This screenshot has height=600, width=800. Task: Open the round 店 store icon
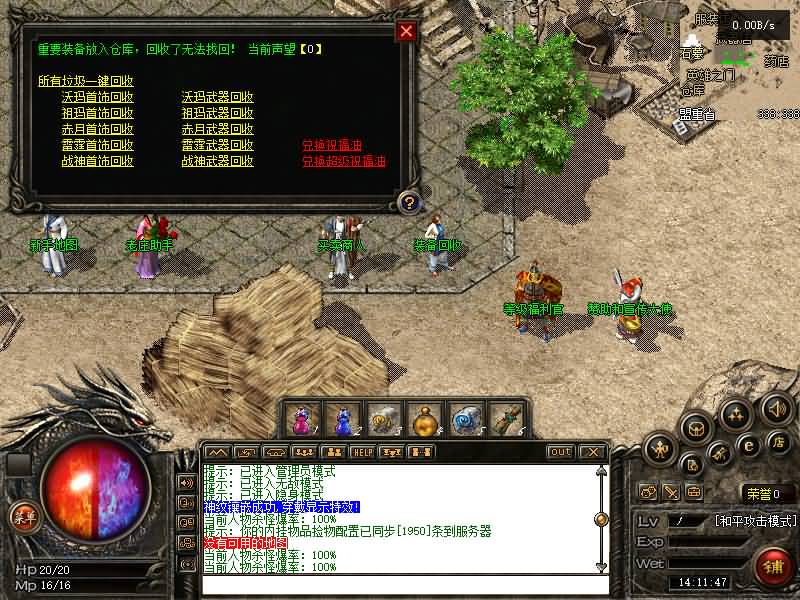(x=778, y=442)
